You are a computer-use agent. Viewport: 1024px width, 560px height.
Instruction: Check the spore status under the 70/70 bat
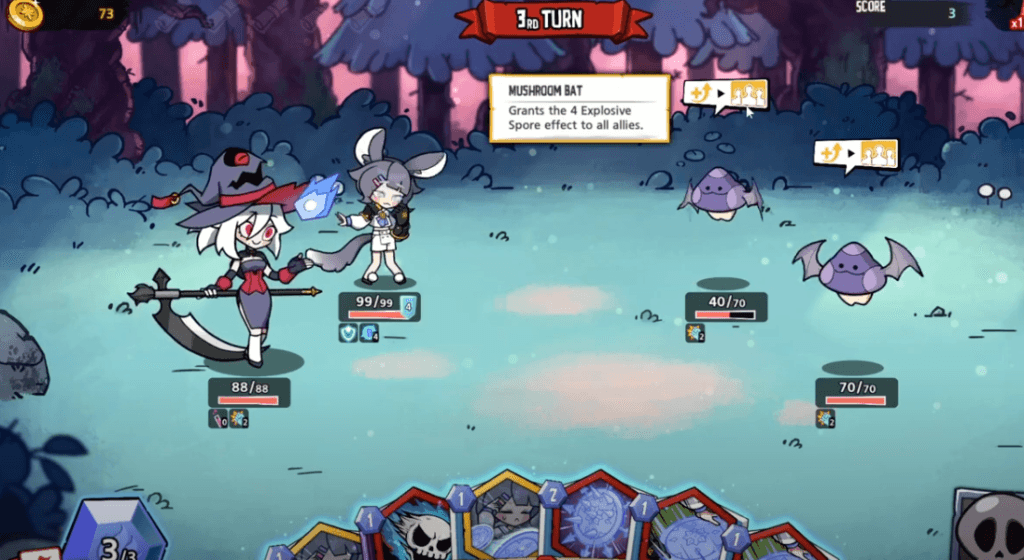pyautogui.click(x=825, y=419)
